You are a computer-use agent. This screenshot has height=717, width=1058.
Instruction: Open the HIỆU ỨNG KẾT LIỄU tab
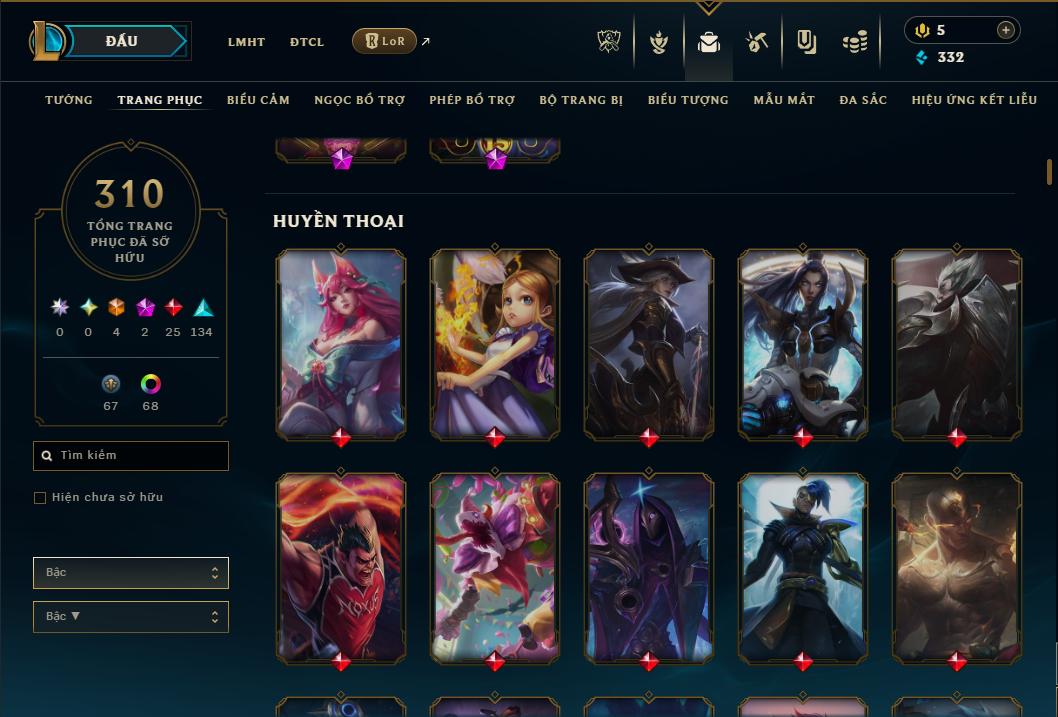point(974,100)
